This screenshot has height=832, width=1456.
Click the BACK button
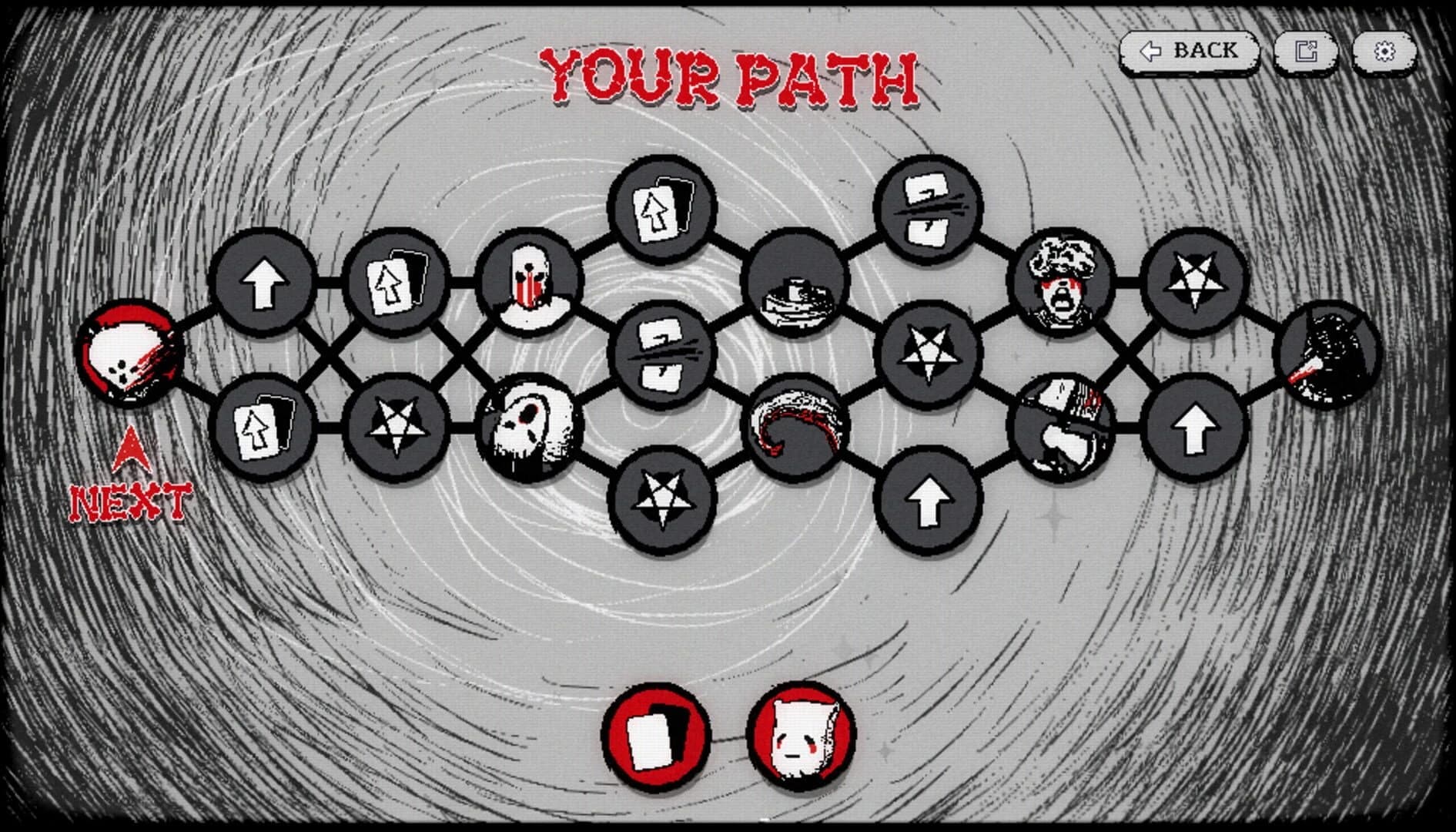tap(1192, 52)
